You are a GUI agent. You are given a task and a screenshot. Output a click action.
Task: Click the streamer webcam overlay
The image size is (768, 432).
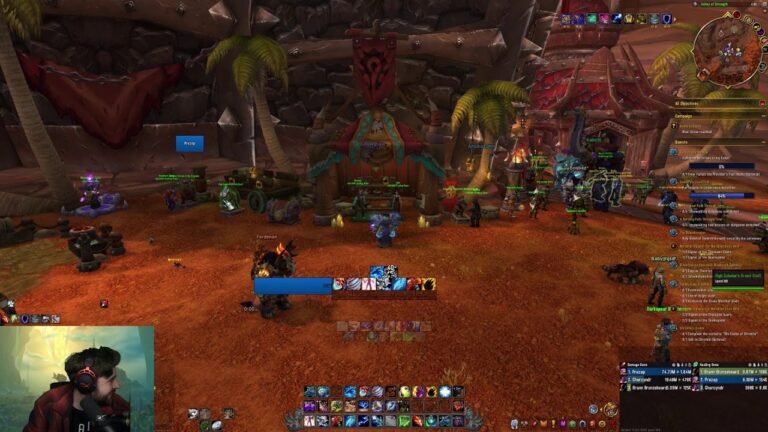pyautogui.click(x=77, y=379)
